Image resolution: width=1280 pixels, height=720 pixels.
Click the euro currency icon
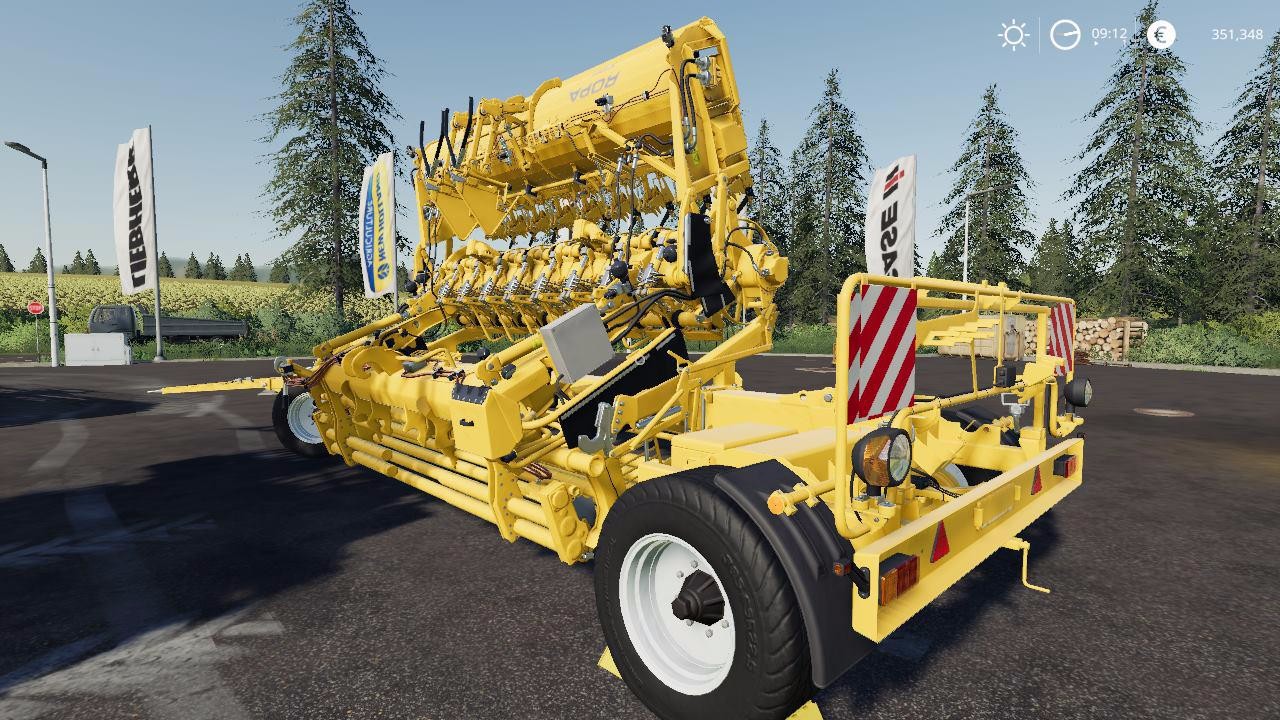[x=1159, y=35]
